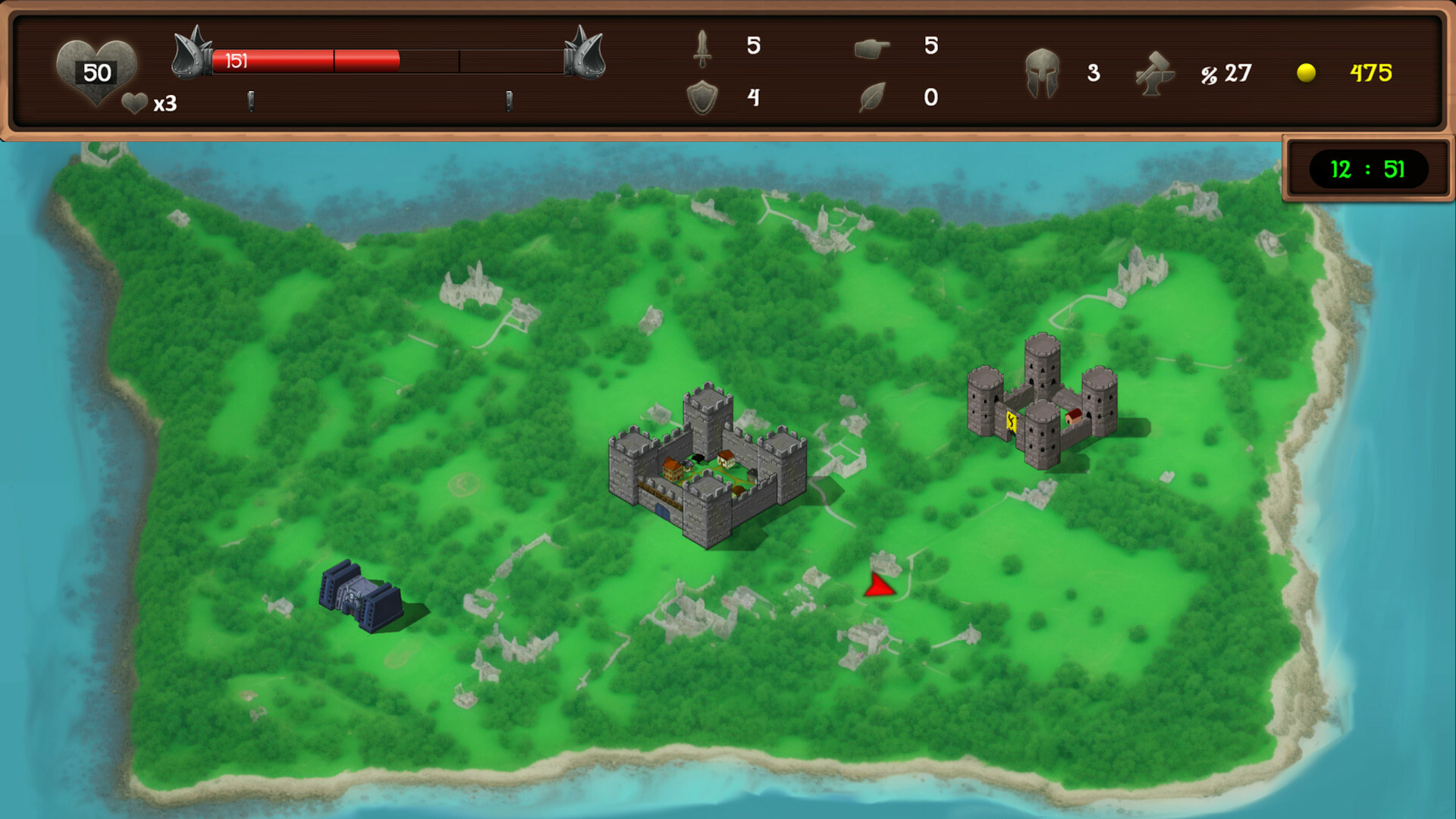Click the gauntlet strength icon
Image resolution: width=1456 pixels, height=819 pixels.
click(874, 47)
